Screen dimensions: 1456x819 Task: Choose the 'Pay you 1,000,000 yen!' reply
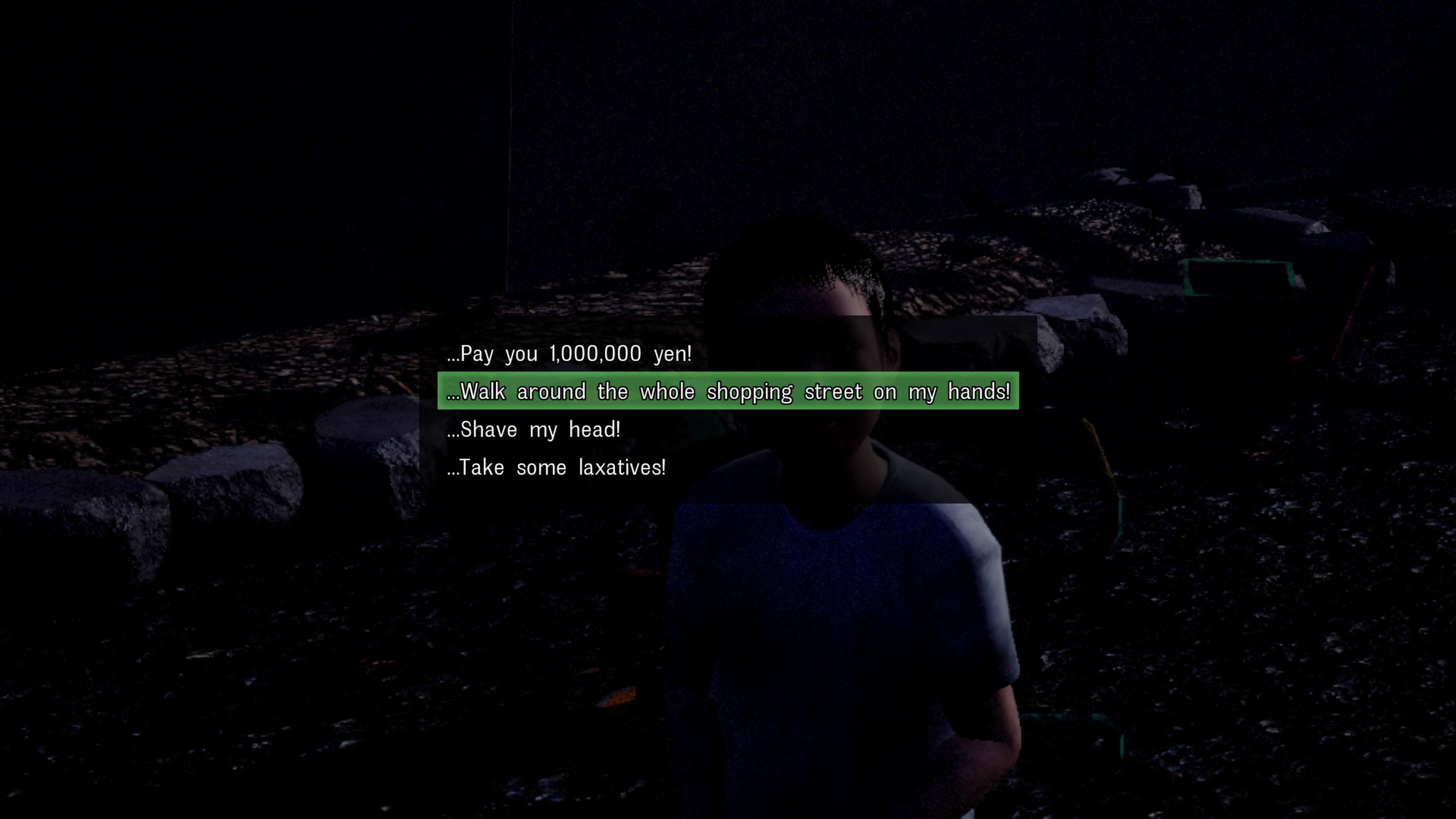[x=569, y=354]
